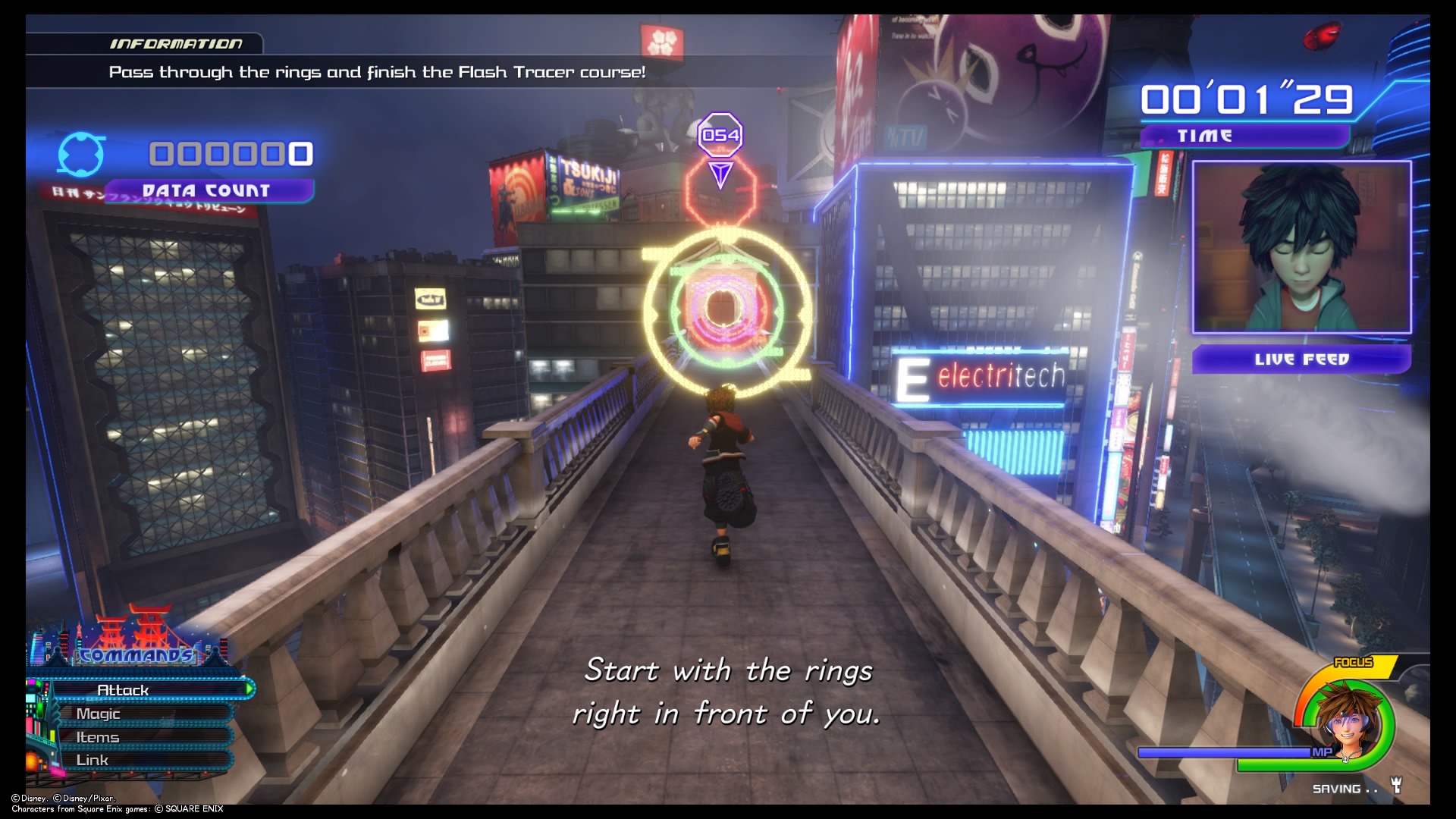Enable the Magic command slot

click(x=99, y=714)
